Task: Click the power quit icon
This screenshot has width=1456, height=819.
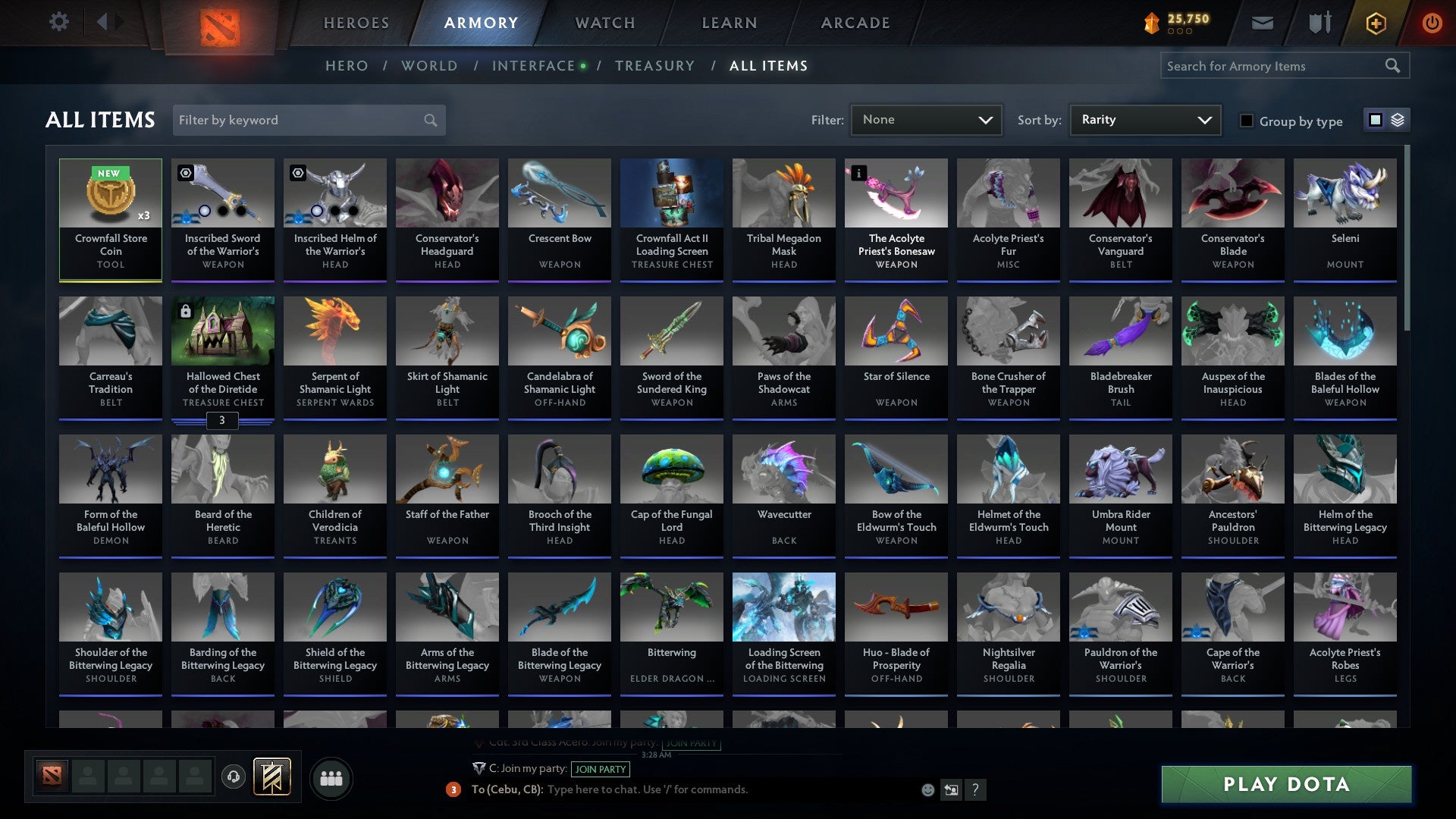Action: tap(1433, 23)
